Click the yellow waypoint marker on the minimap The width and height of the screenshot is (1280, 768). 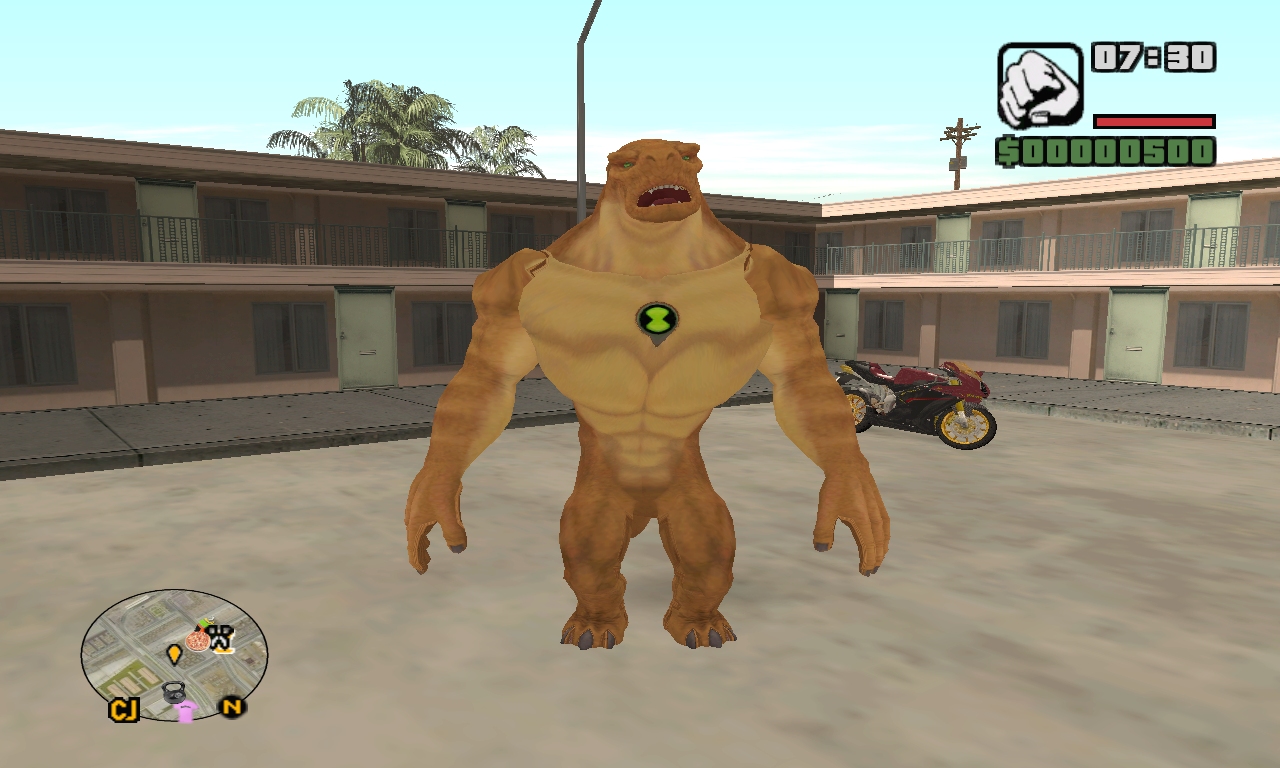[175, 654]
